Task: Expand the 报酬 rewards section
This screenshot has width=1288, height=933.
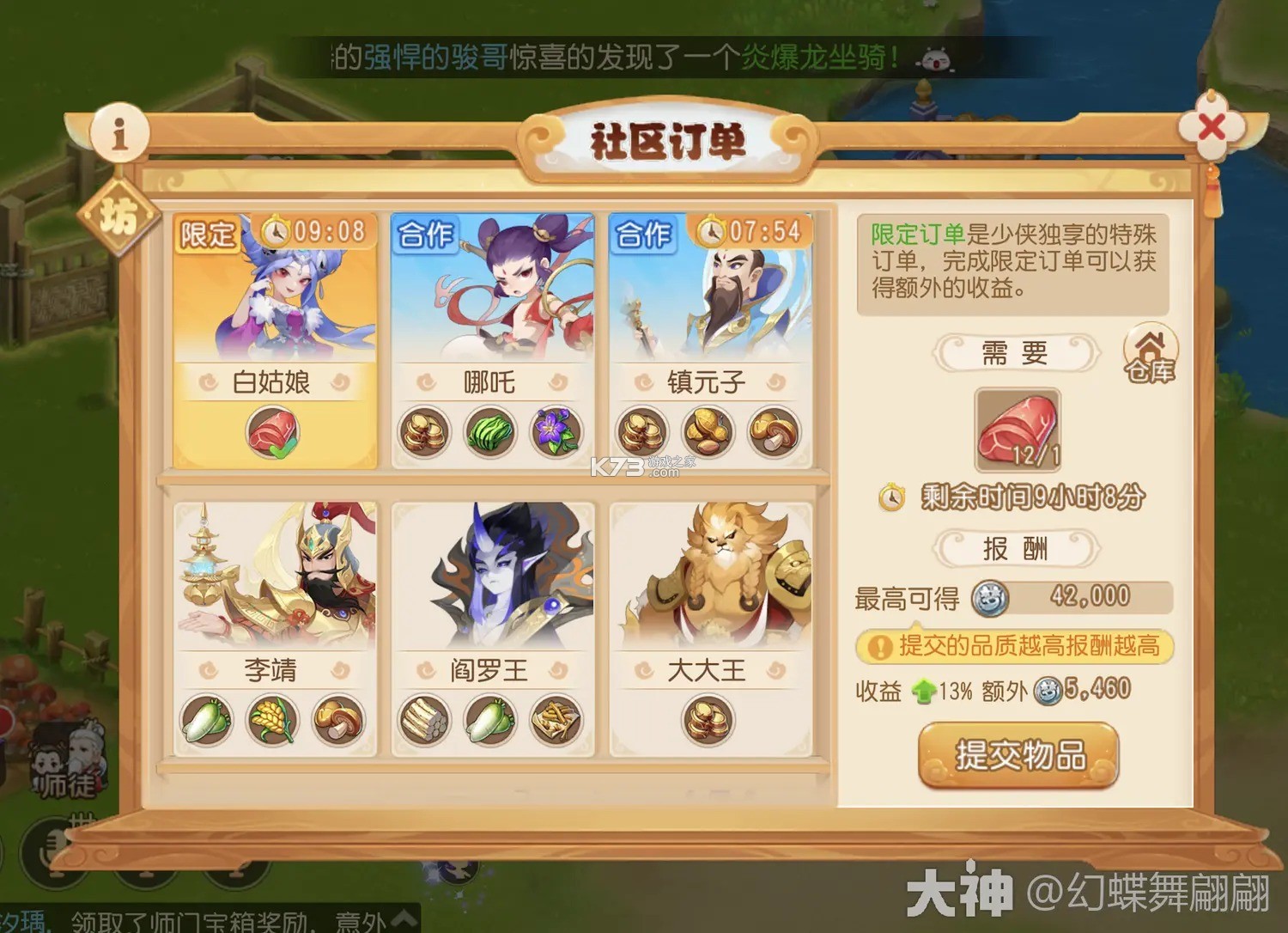Action: [1018, 549]
